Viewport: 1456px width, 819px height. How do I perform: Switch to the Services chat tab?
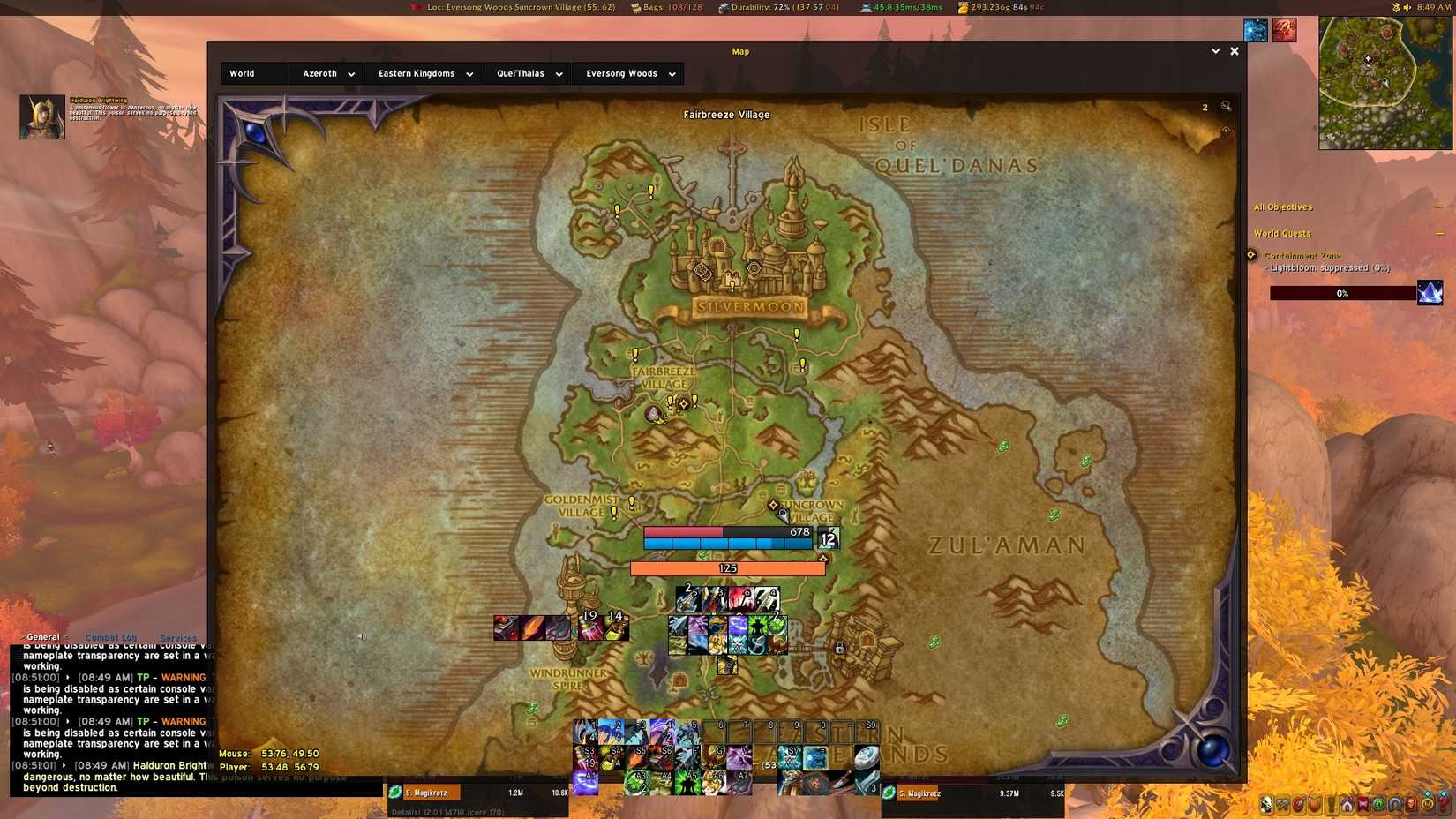click(178, 637)
